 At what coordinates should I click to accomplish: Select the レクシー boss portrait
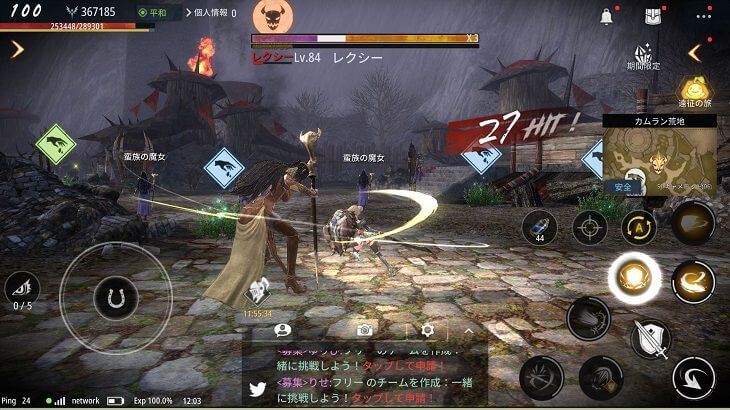(268, 16)
